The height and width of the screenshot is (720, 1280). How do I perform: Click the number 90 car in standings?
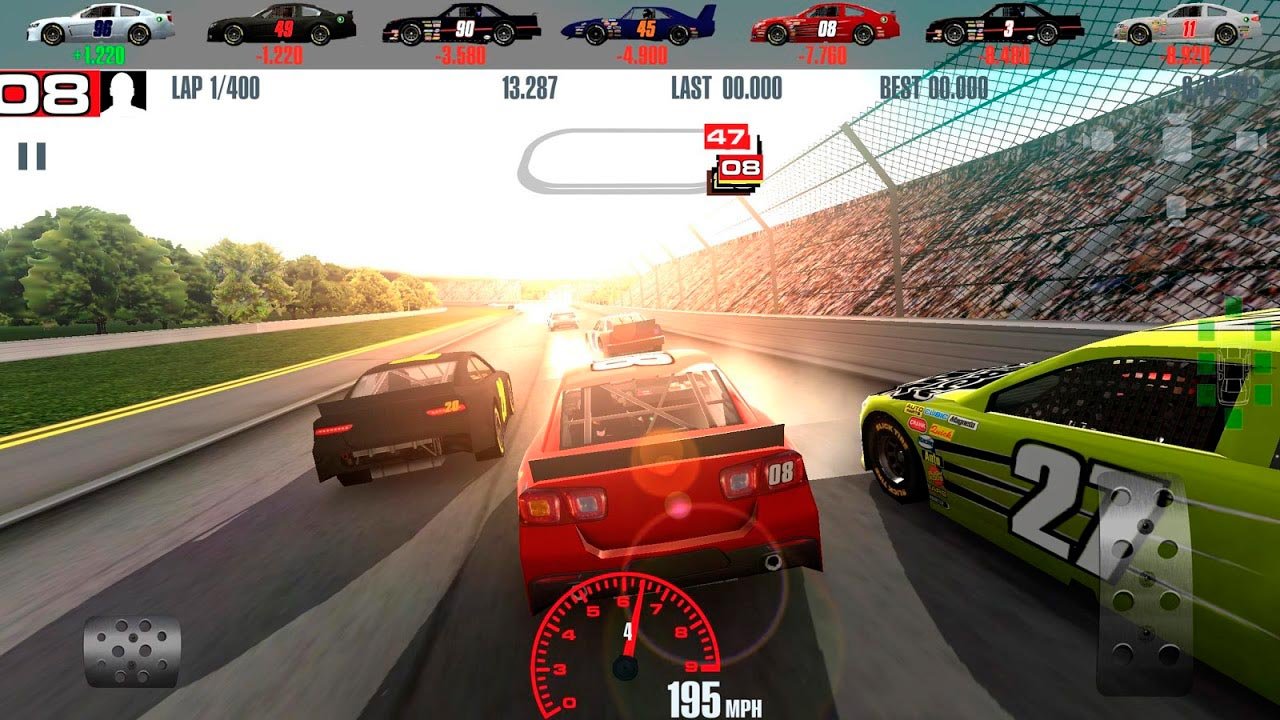(461, 26)
